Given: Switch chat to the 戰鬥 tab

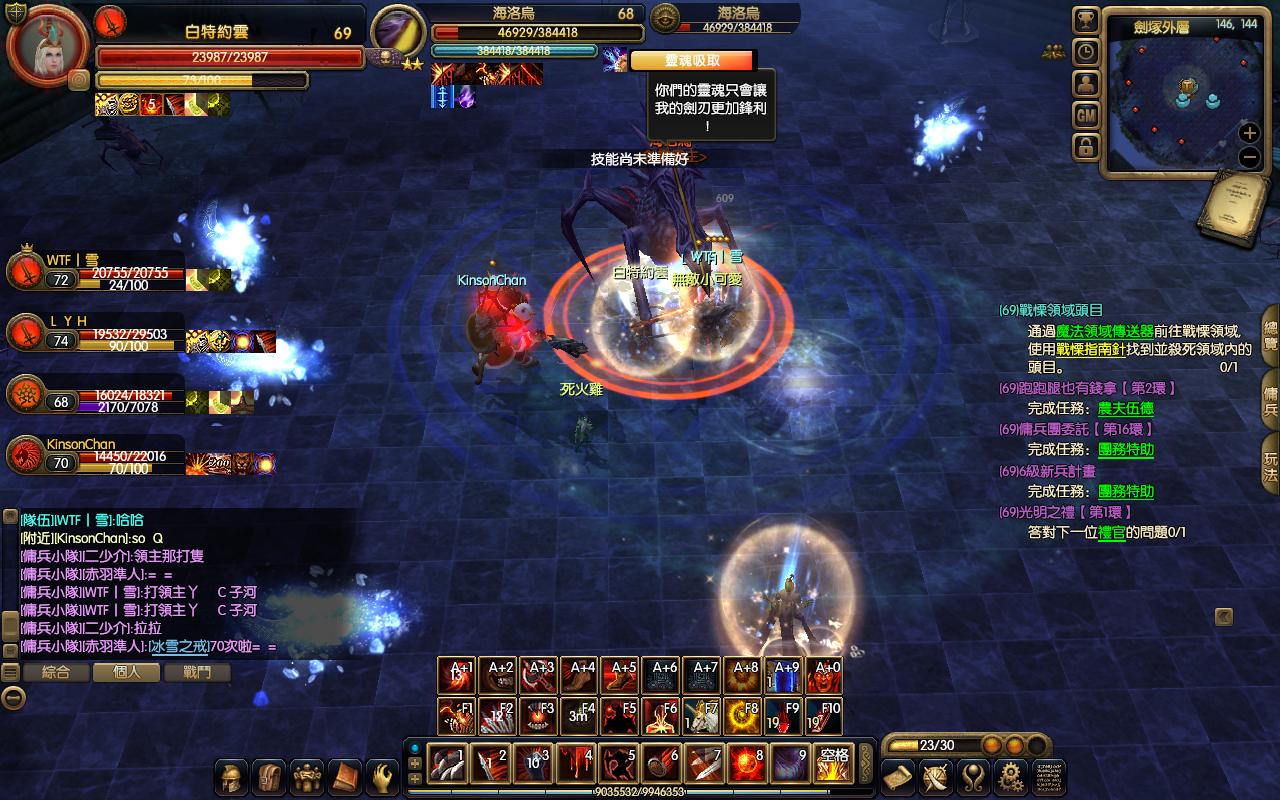Looking at the screenshot, I should coord(197,673).
